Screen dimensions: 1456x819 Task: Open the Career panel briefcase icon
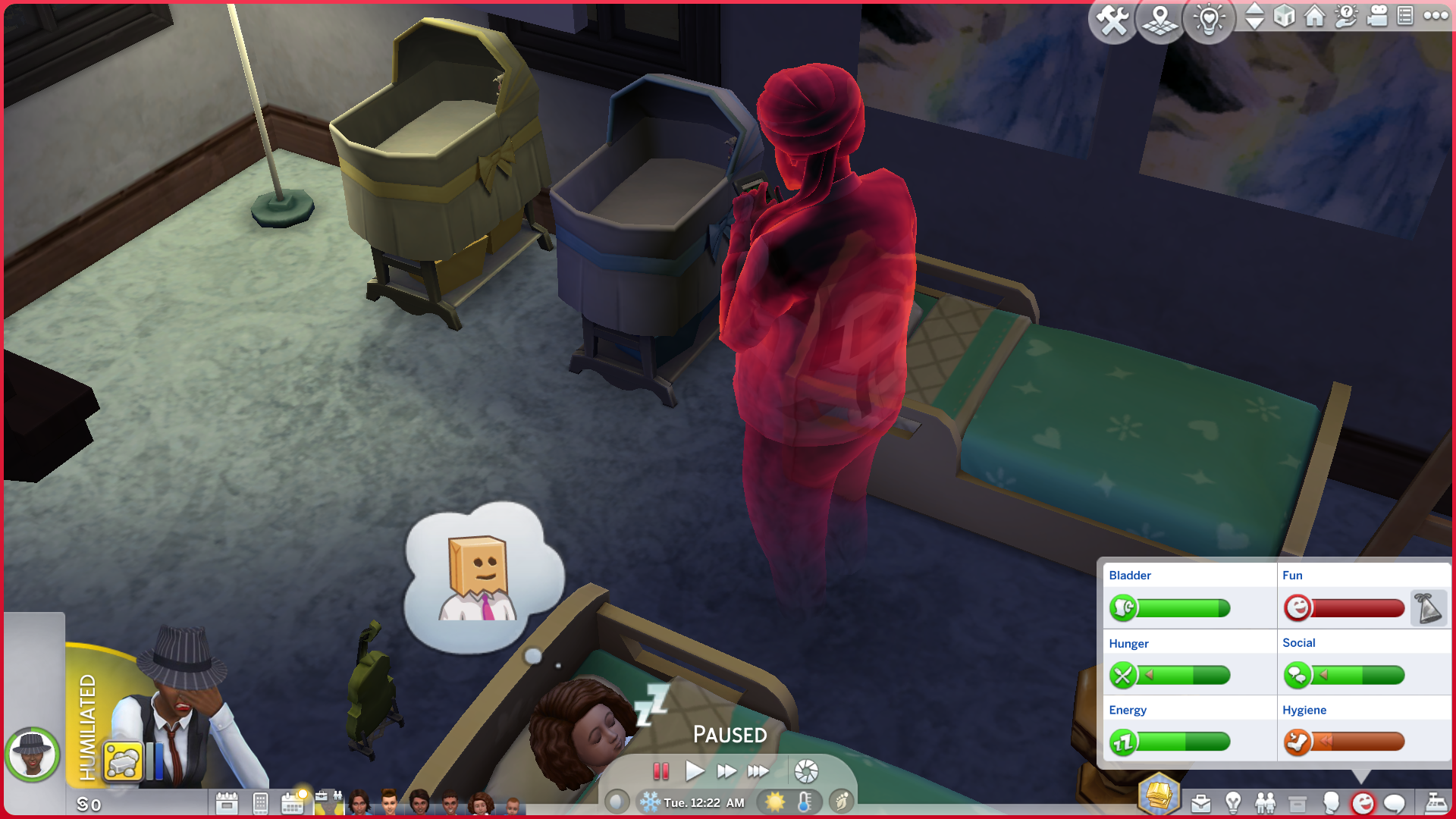(x=1200, y=803)
